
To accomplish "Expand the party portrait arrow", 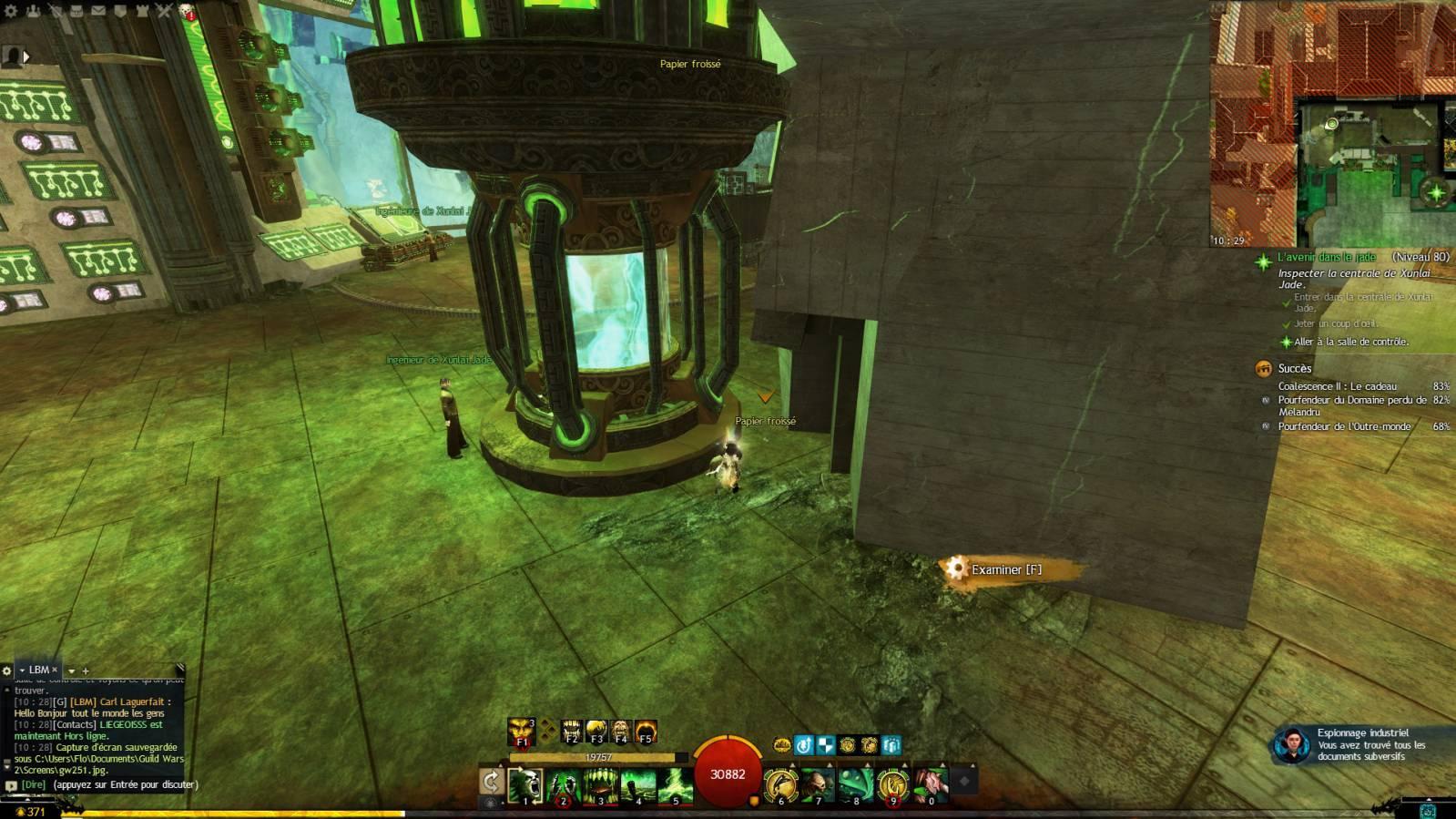I will pos(26,56).
